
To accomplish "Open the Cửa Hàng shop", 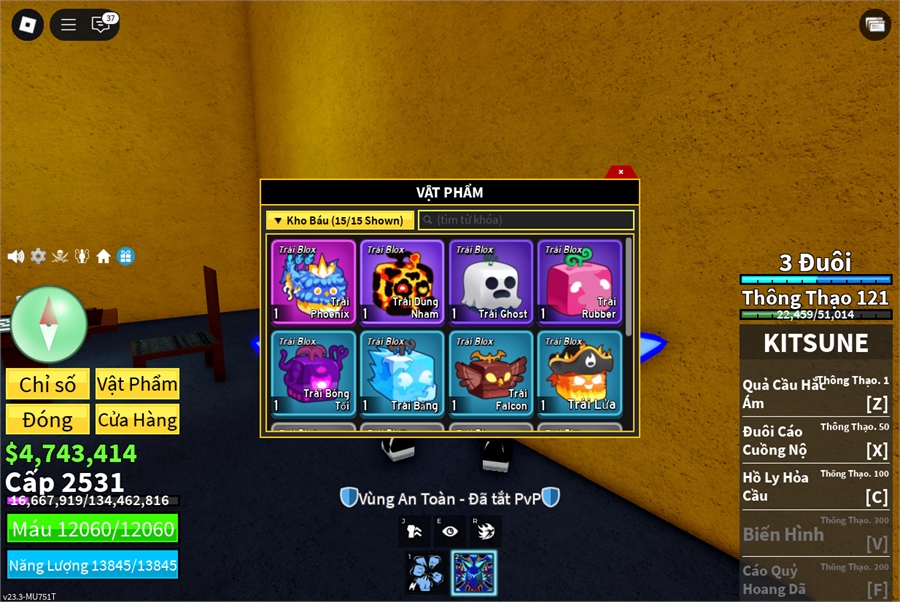I will click(x=138, y=420).
